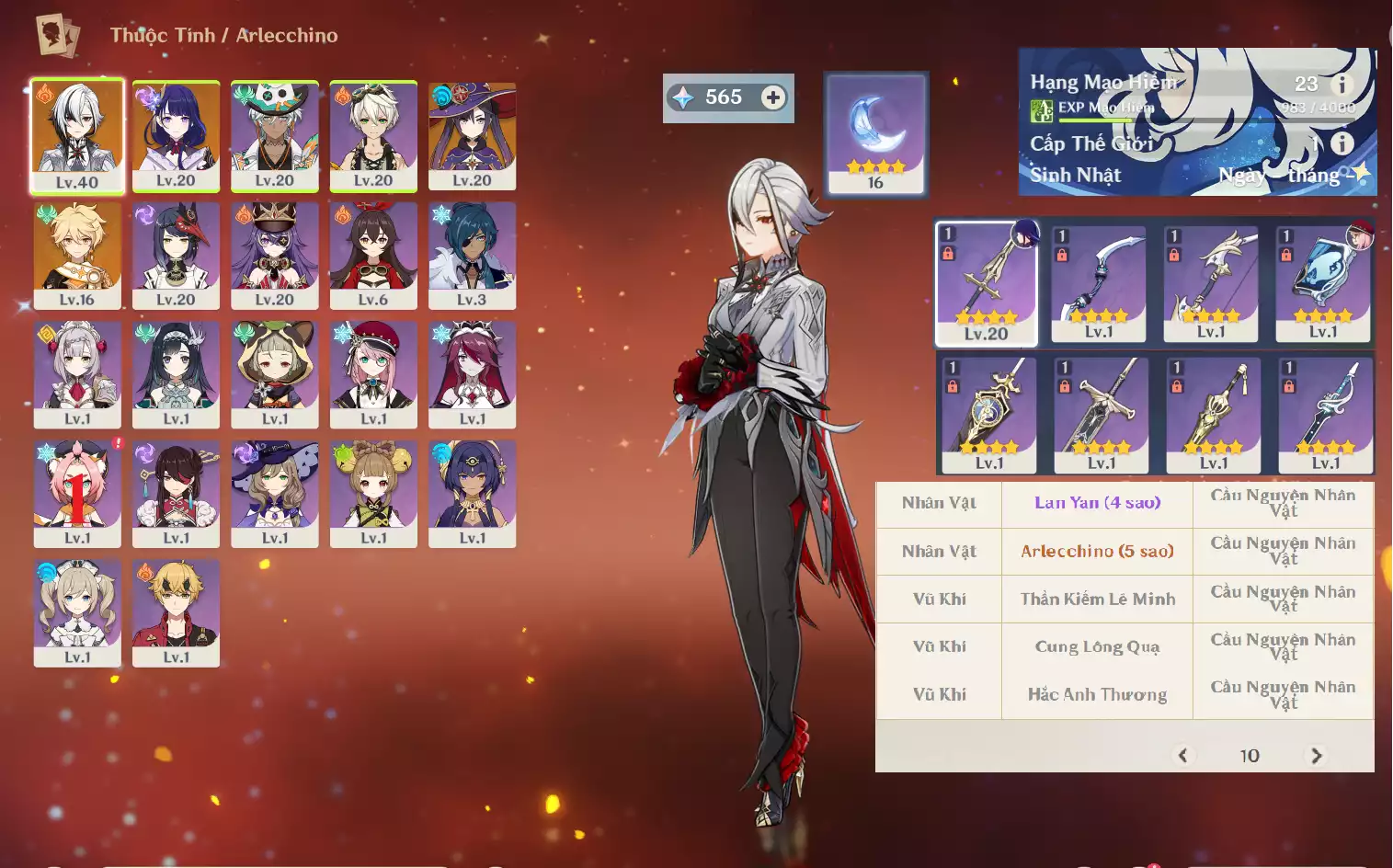The height and width of the screenshot is (868, 1393).
Task: Select the four-star bow weapon slot
Action: [1099, 282]
